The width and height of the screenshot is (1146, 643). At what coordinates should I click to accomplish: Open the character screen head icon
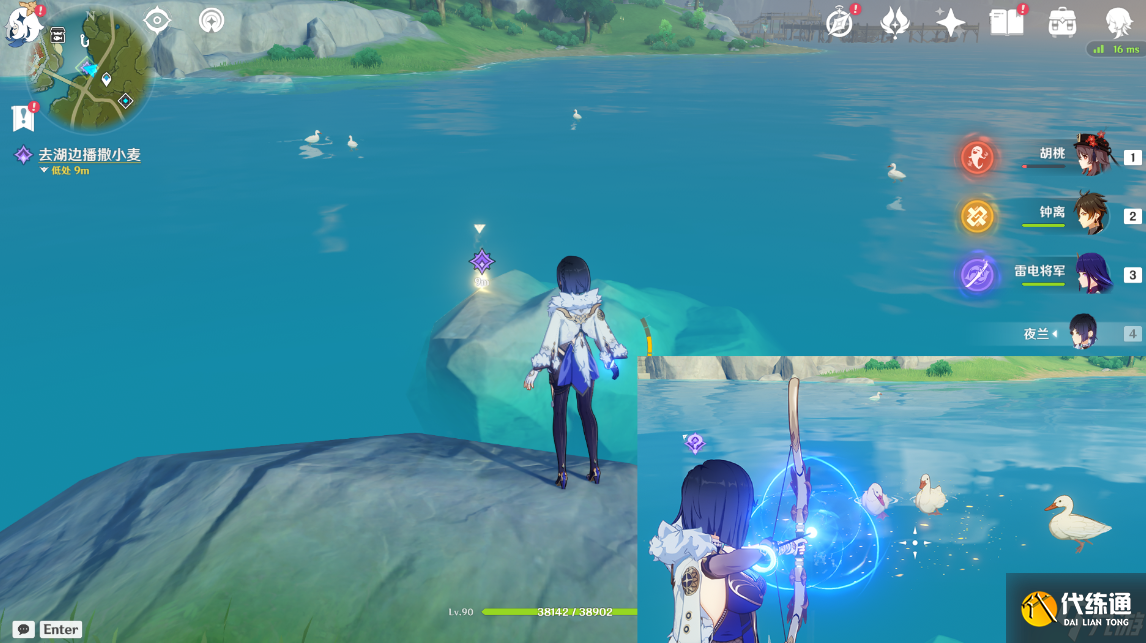[x=1118, y=22]
